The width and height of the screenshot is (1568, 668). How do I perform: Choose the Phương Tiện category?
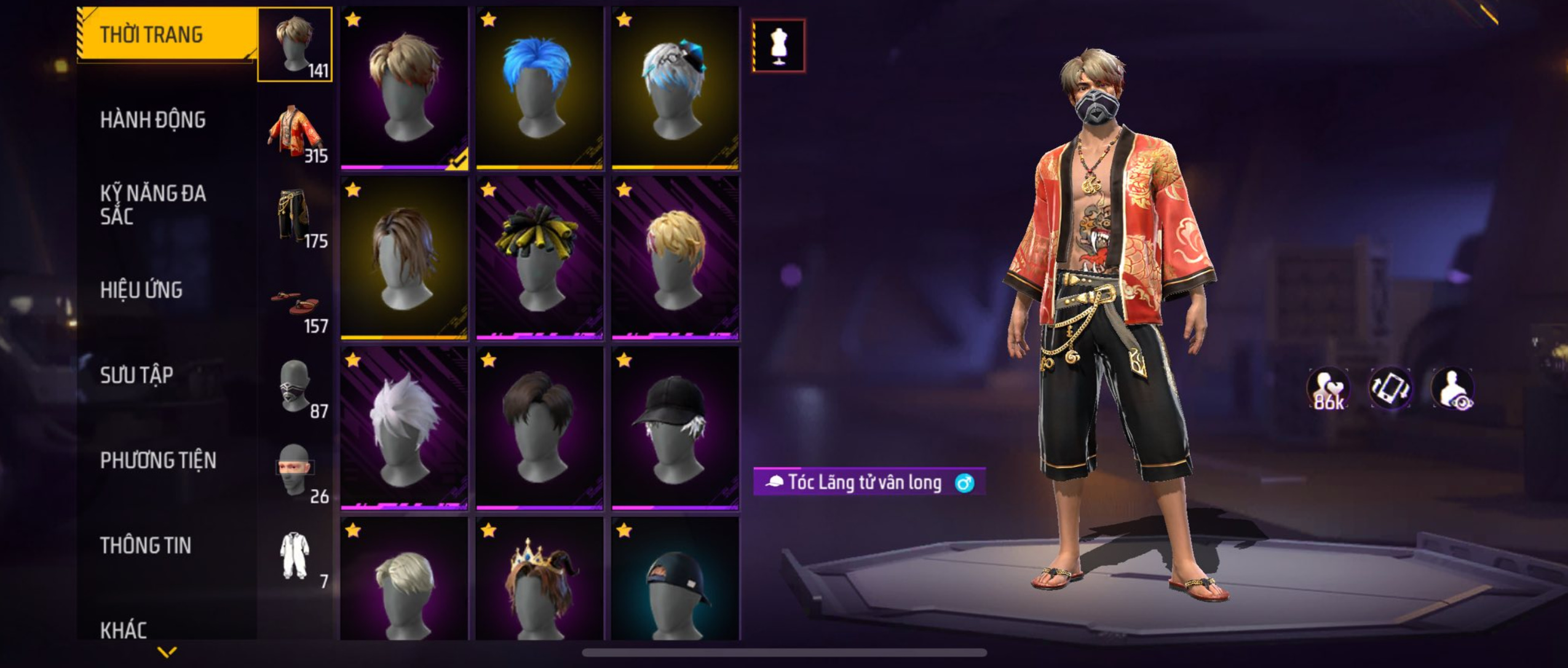(158, 460)
